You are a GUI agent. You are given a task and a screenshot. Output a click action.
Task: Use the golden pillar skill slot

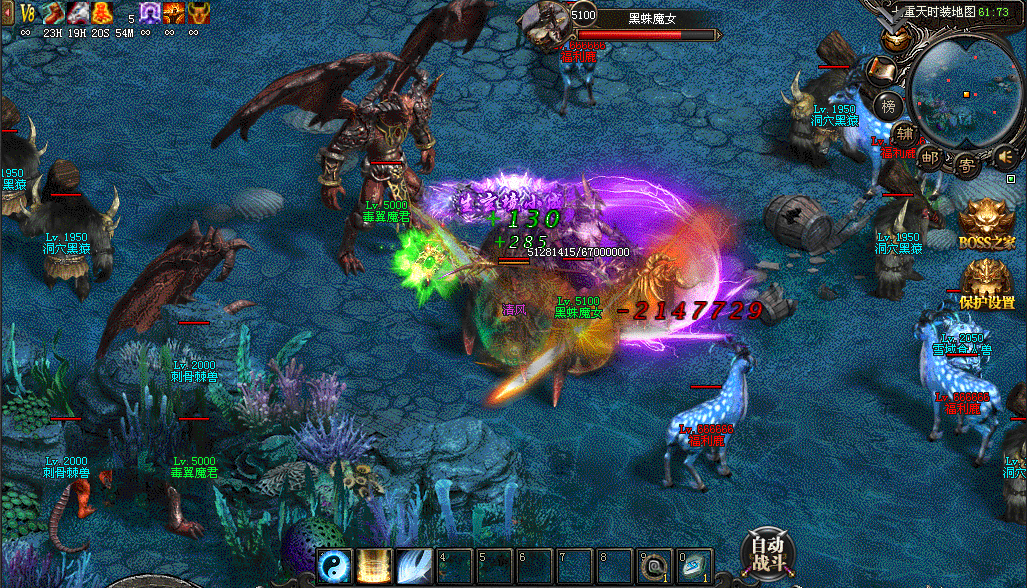374,567
